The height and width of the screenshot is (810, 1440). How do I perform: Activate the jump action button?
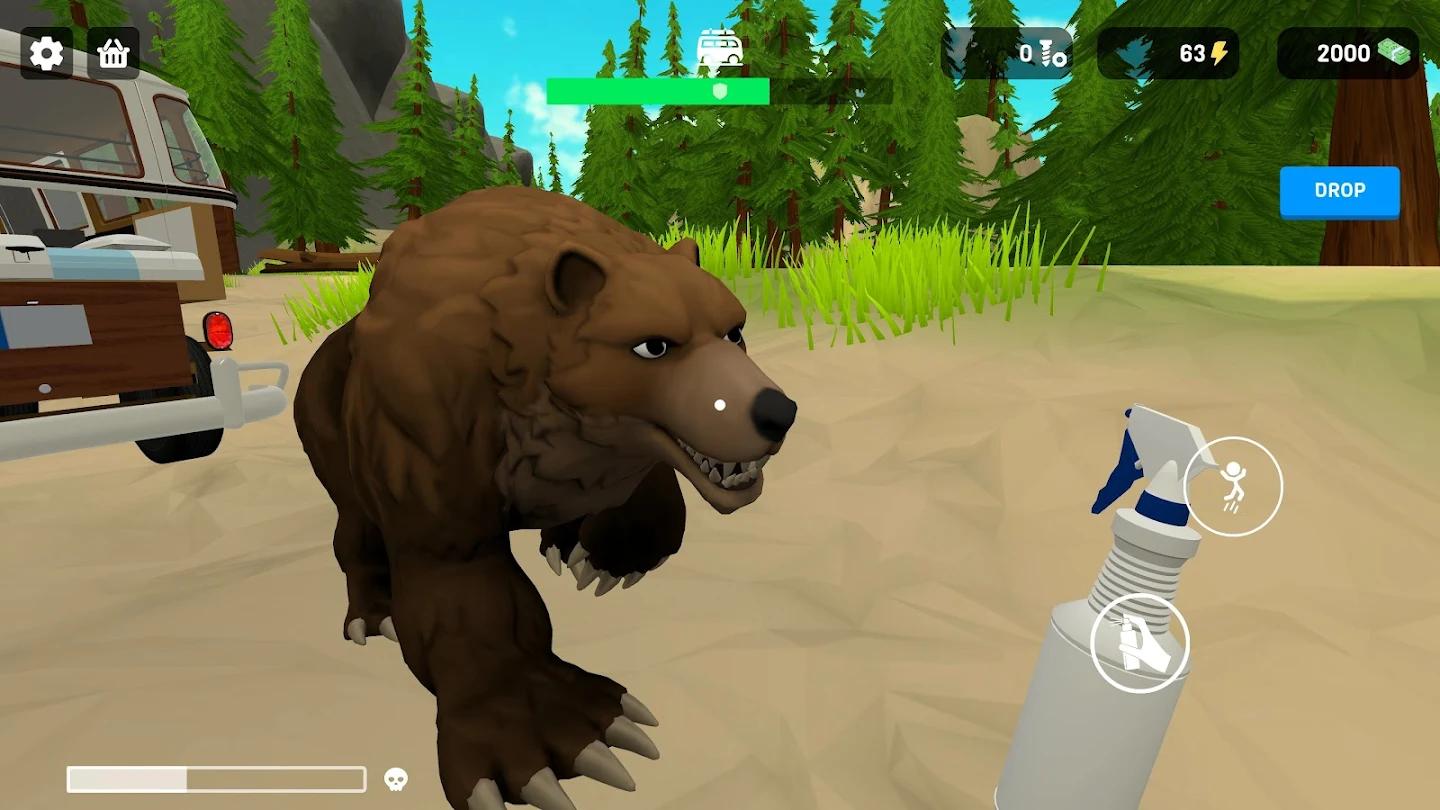click(1232, 486)
